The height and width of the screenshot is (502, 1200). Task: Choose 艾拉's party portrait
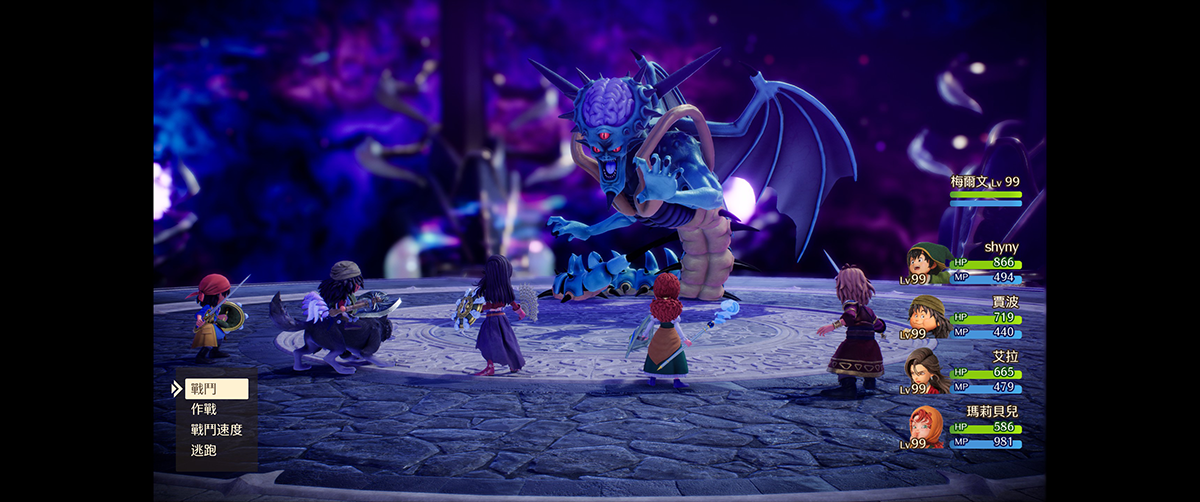(927, 371)
